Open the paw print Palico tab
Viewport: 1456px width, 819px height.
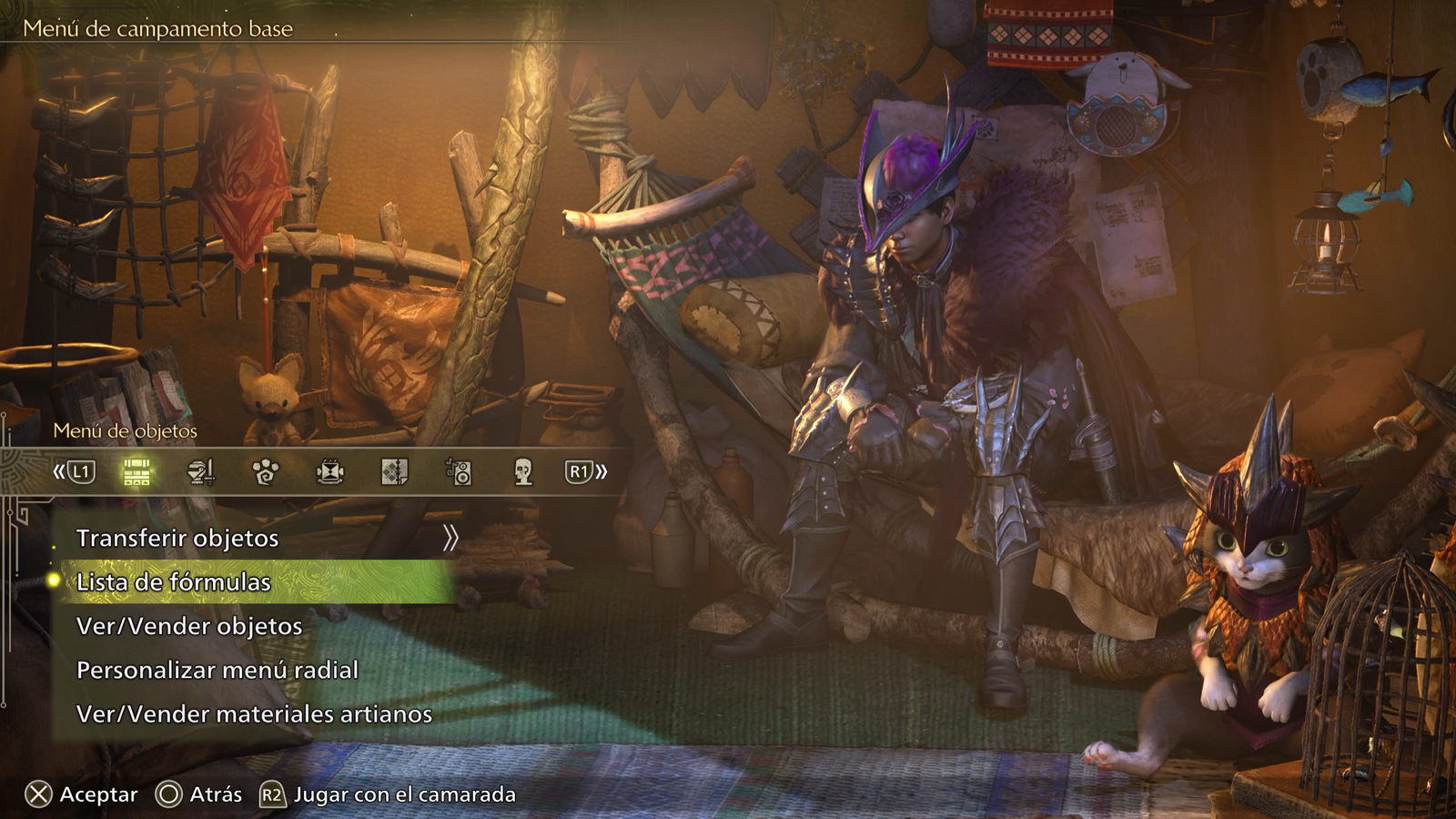tap(266, 471)
